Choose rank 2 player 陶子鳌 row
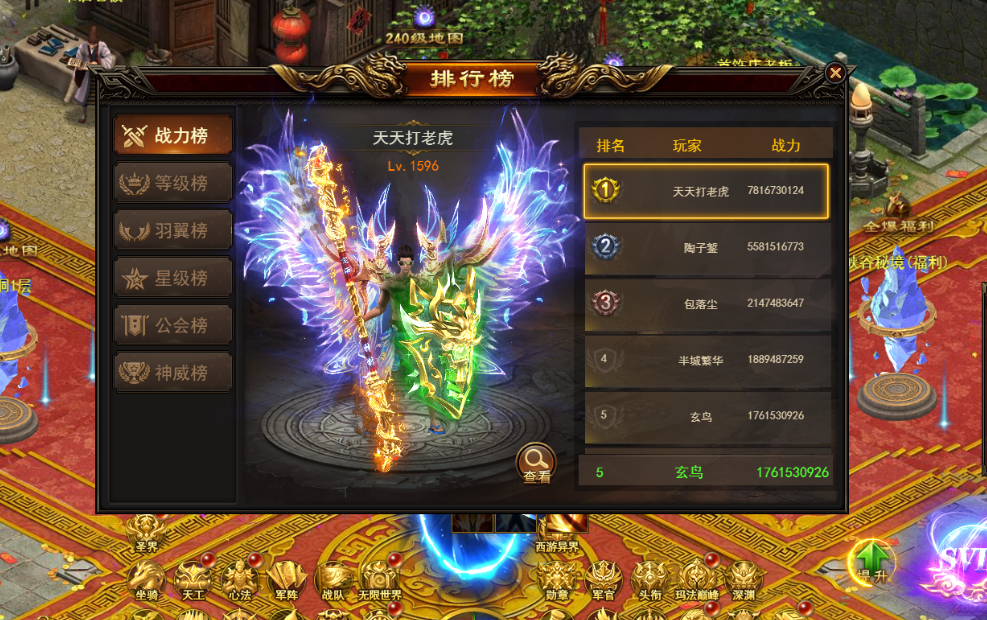The image size is (987, 620). pos(706,246)
